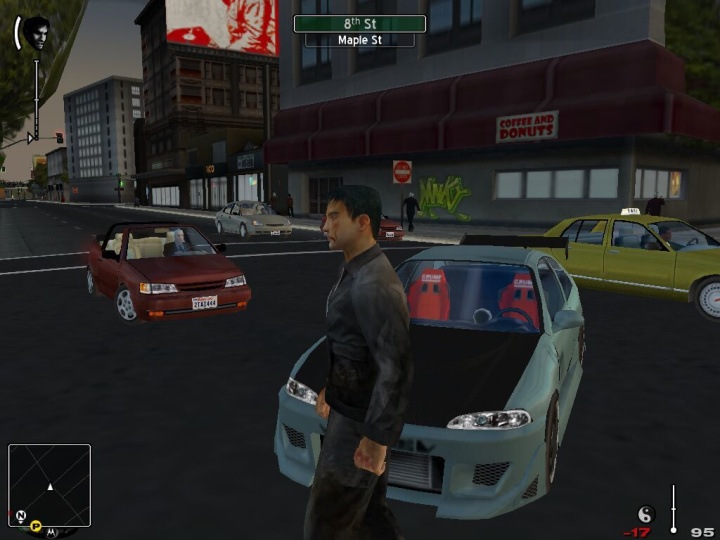
Task: Click the 8th St street sign
Action: [359, 23]
